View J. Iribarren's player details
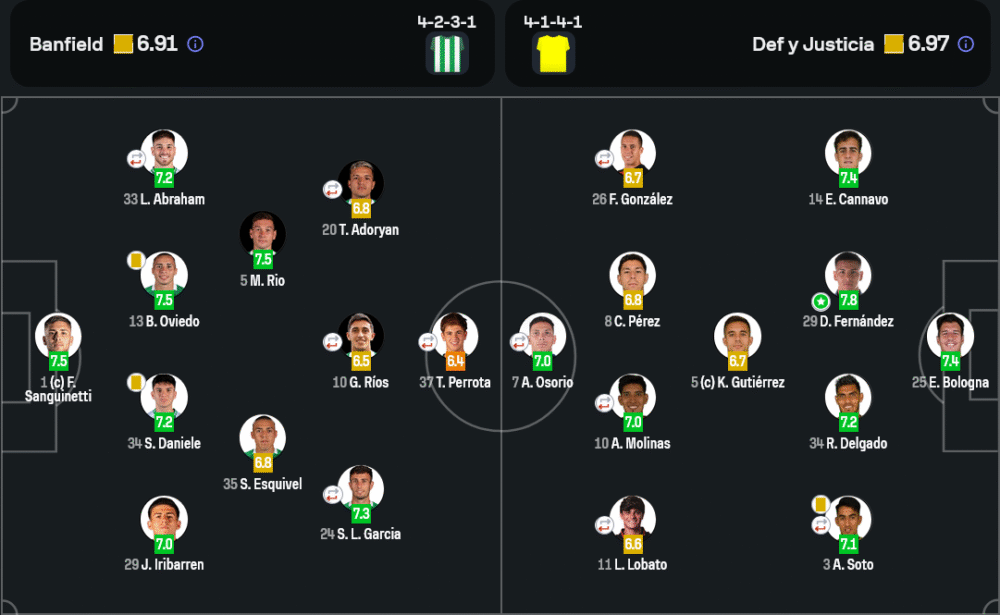The image size is (1000, 615). point(164,519)
